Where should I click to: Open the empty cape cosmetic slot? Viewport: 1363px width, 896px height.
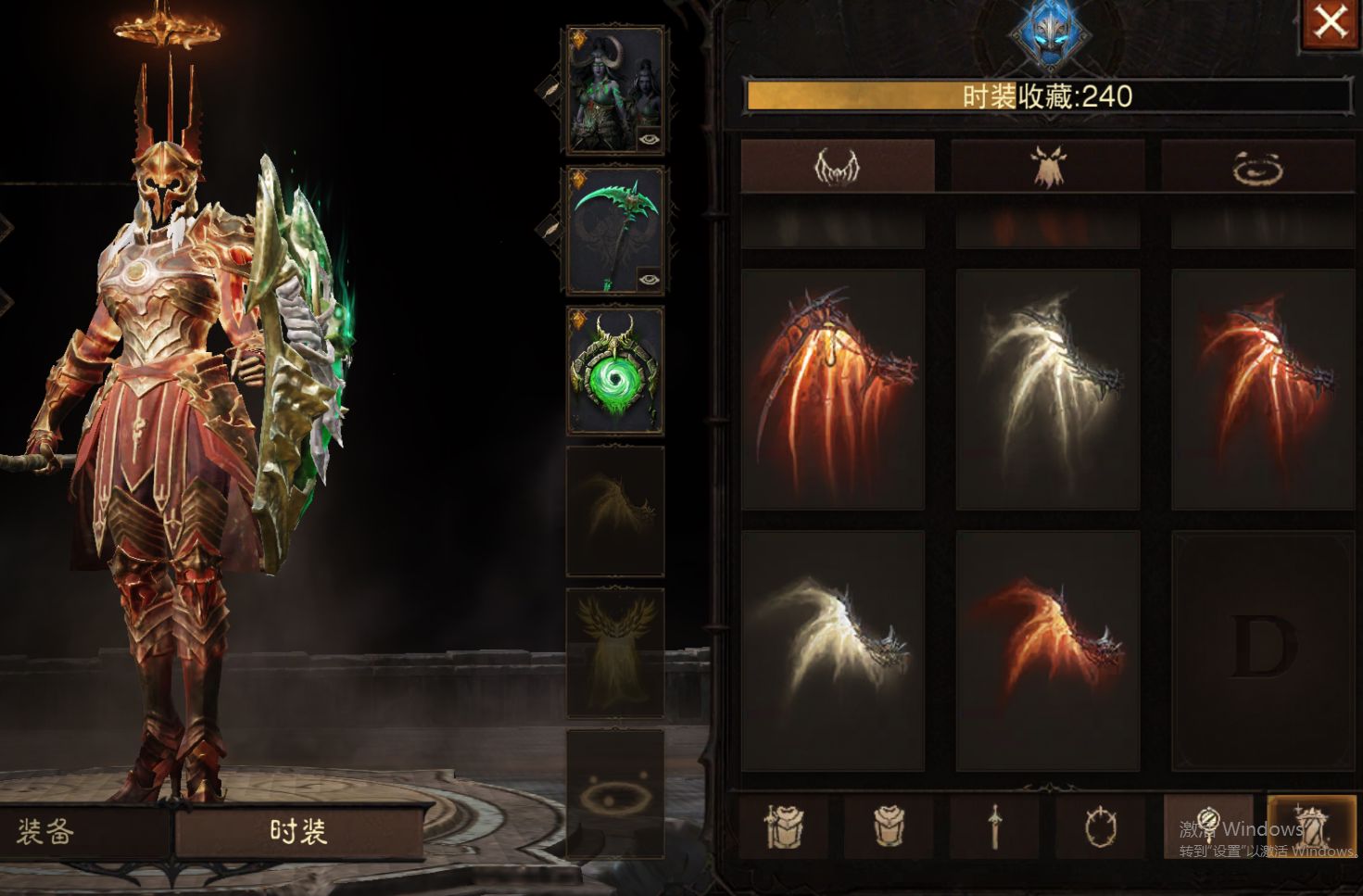(615, 651)
